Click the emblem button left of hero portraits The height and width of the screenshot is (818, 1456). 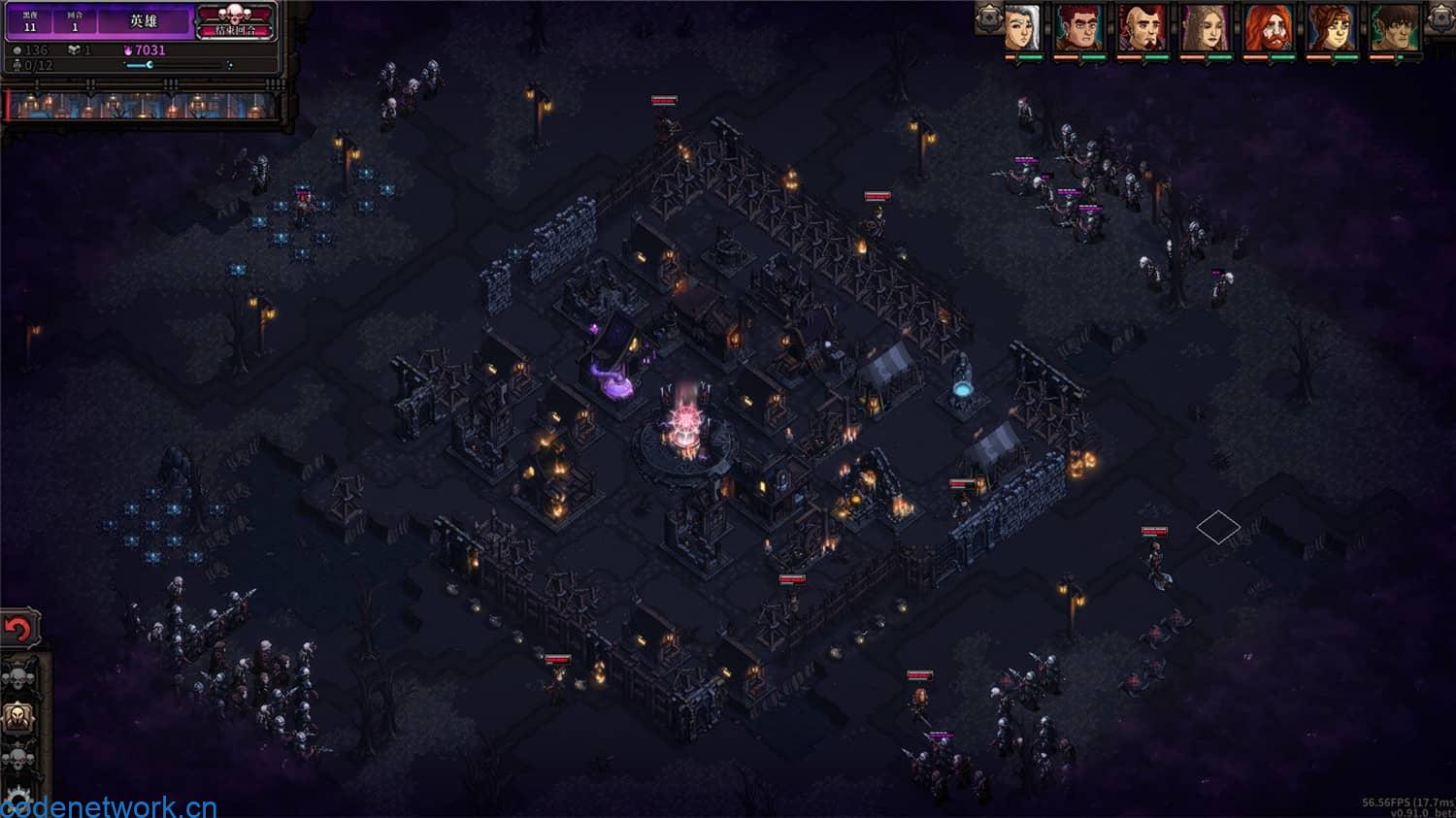pos(989,17)
